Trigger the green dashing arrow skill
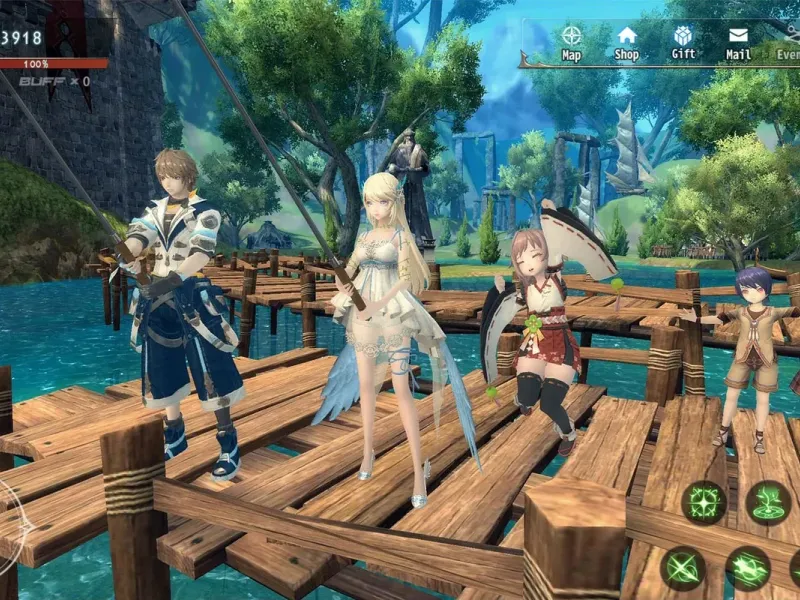 [747, 568]
